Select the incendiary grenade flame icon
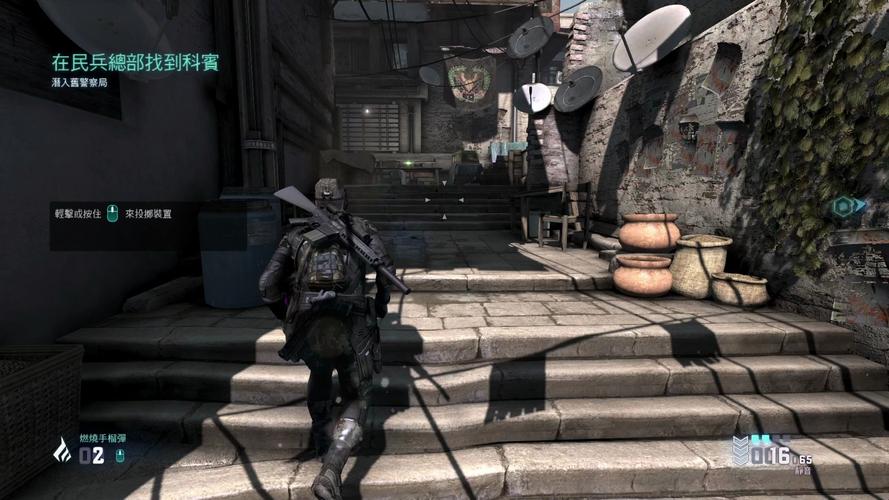Screen dimensions: 889x500 62,451
